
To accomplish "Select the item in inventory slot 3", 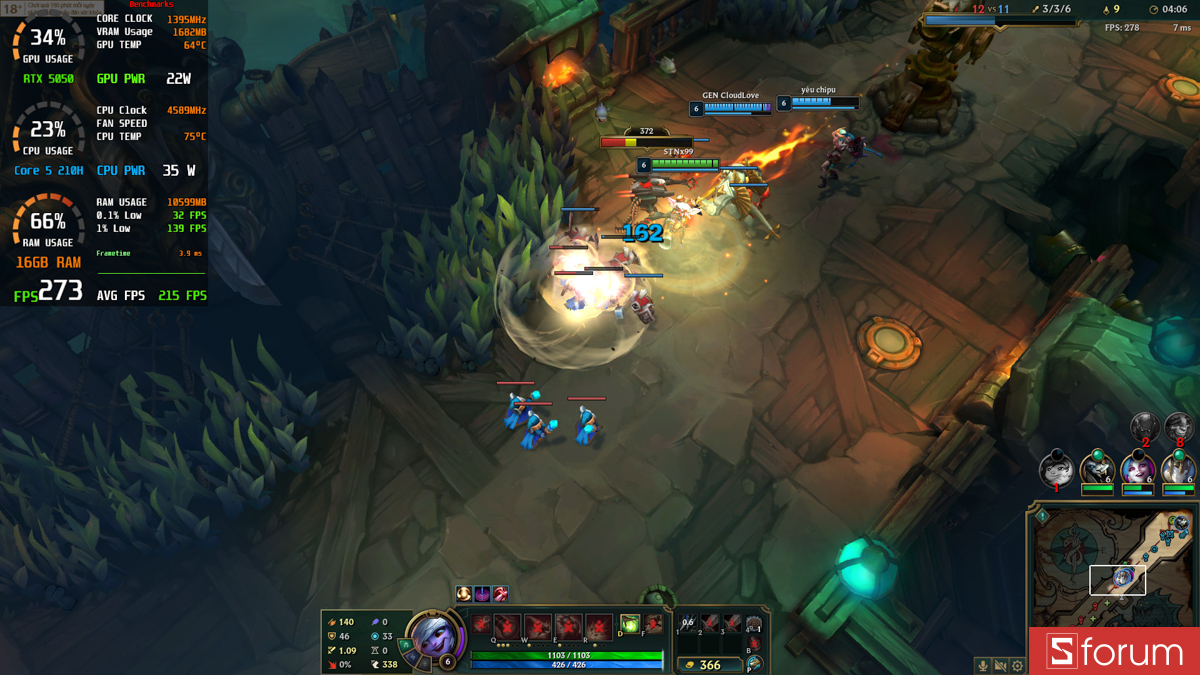I will point(733,623).
